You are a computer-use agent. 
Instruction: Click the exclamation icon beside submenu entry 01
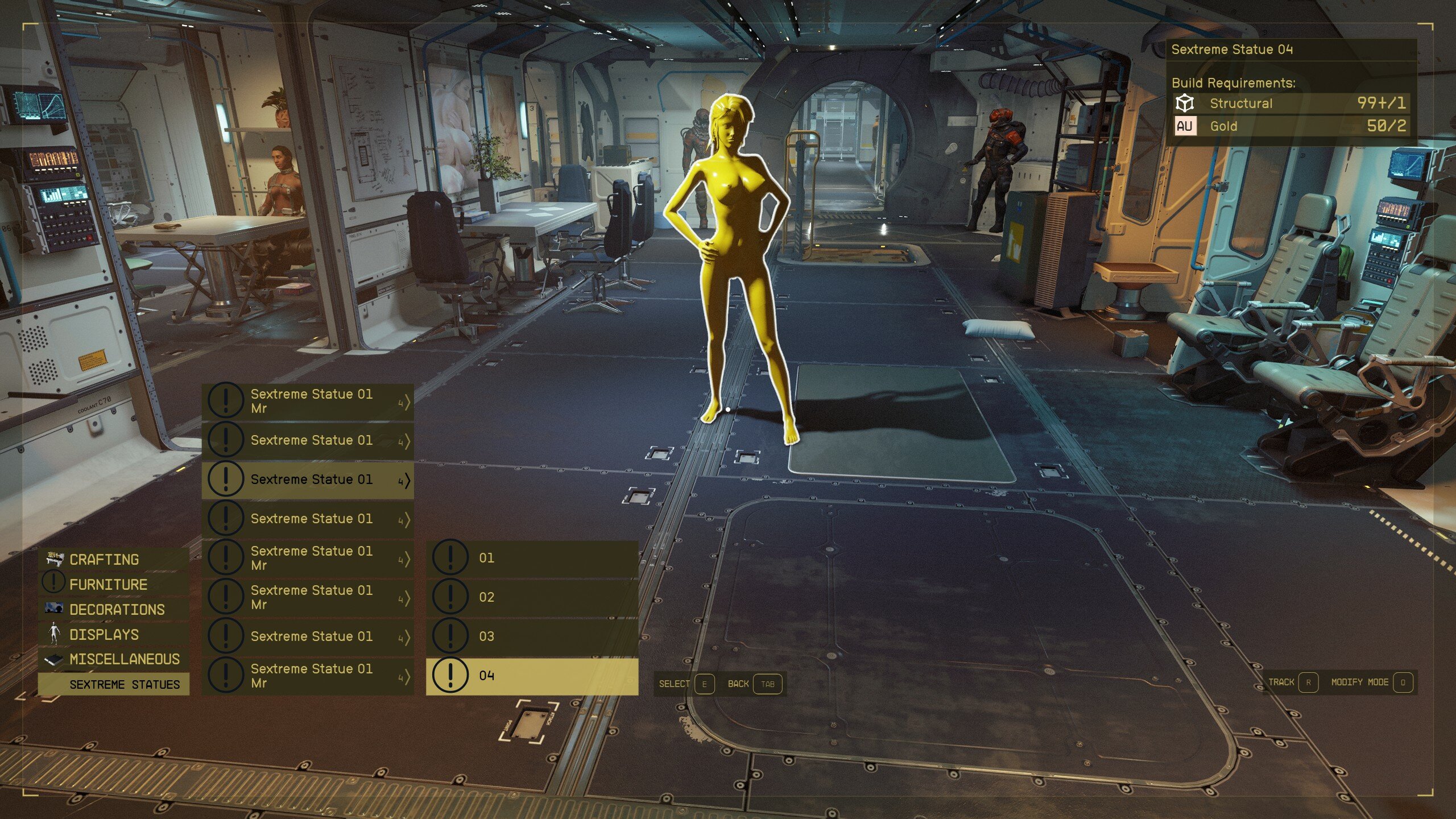click(450, 557)
